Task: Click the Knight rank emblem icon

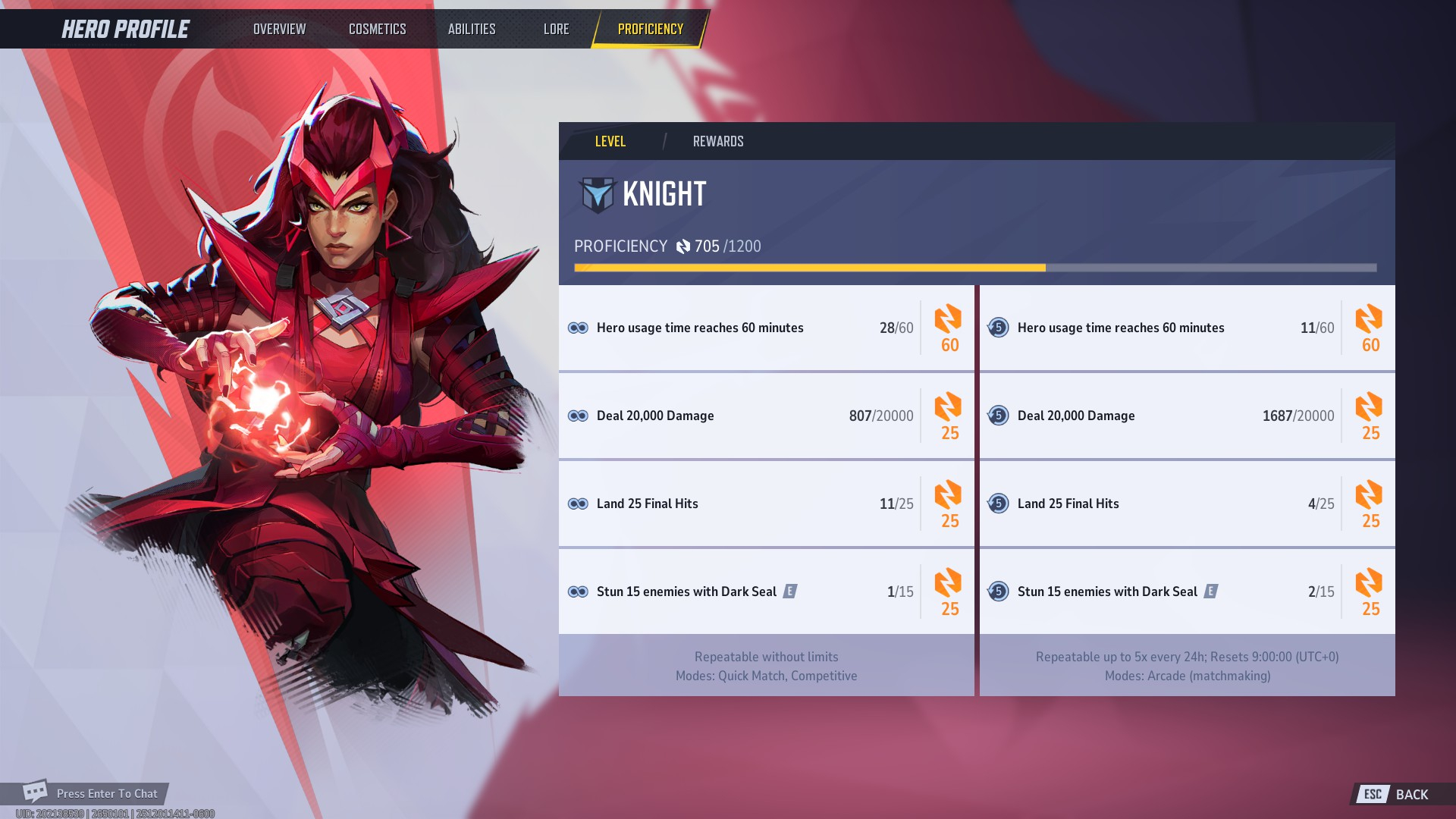Action: pyautogui.click(x=597, y=195)
